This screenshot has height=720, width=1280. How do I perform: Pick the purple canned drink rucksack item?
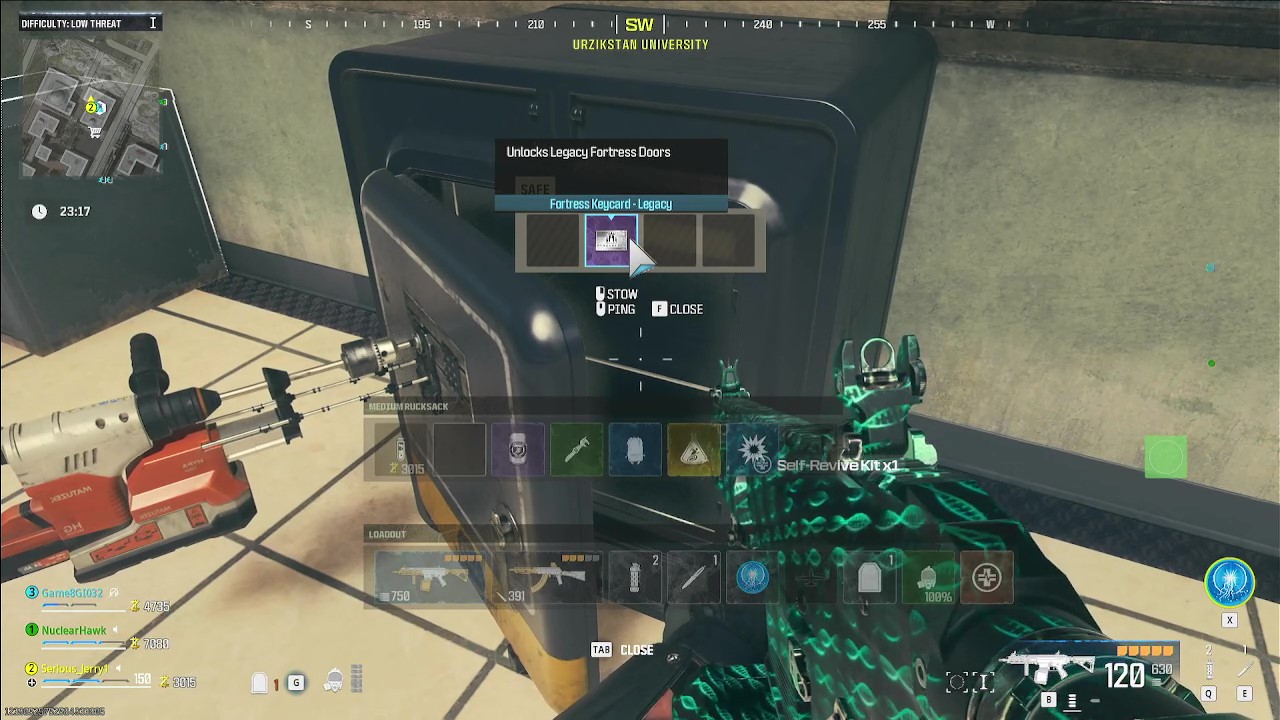coord(517,449)
